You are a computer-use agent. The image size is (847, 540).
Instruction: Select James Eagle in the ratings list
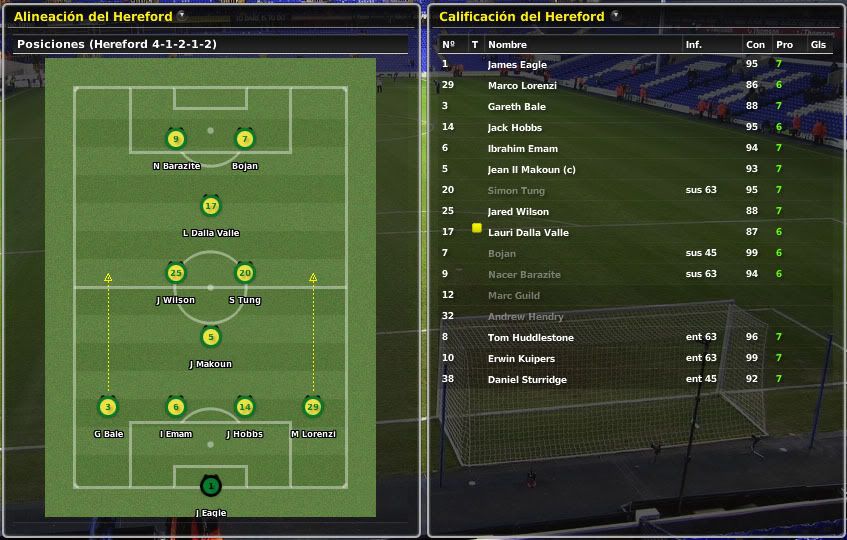[515, 64]
